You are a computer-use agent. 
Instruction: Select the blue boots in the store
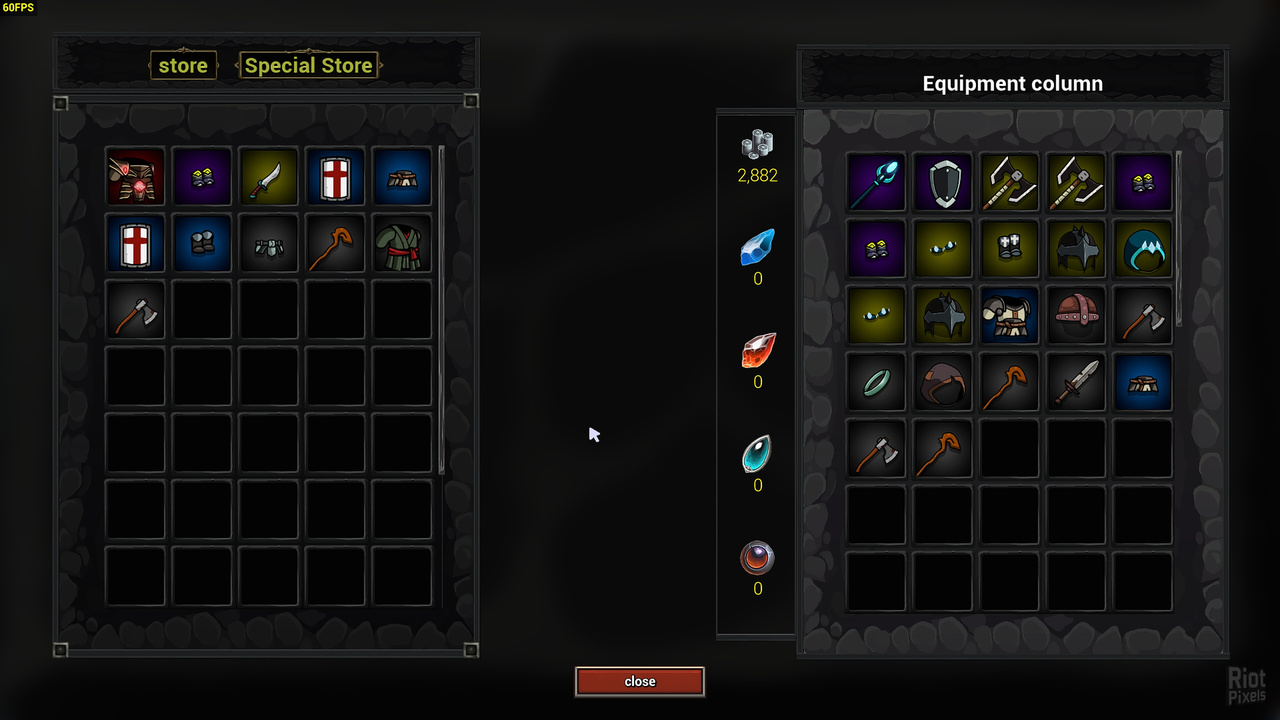[x=203, y=243]
